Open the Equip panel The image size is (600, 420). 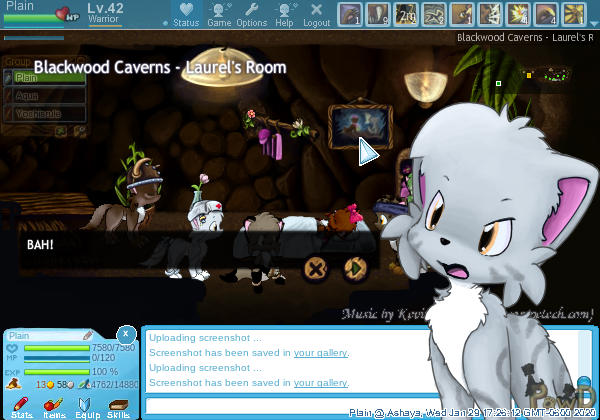pos(86,407)
